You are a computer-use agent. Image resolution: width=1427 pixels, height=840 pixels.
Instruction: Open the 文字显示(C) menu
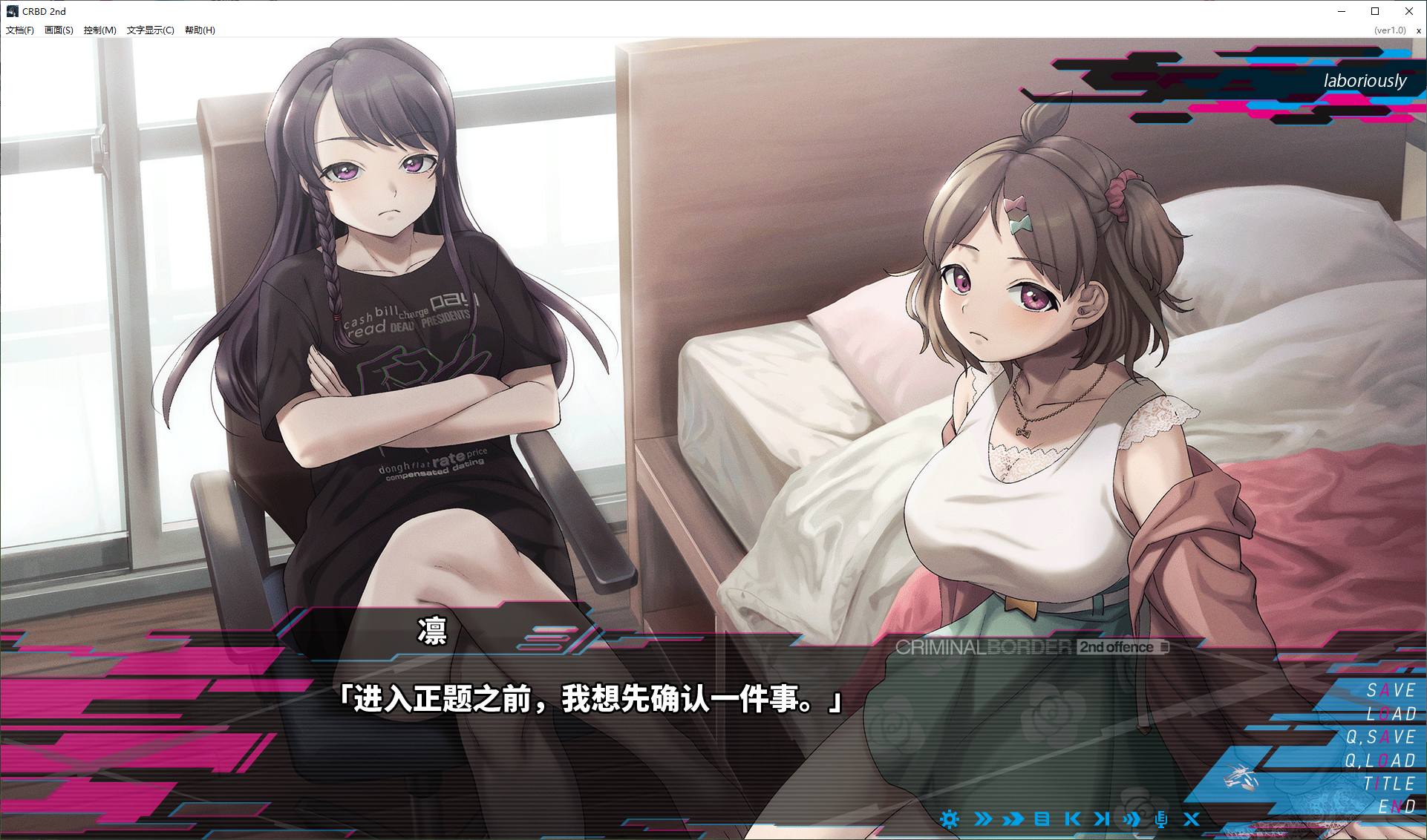click(x=150, y=30)
